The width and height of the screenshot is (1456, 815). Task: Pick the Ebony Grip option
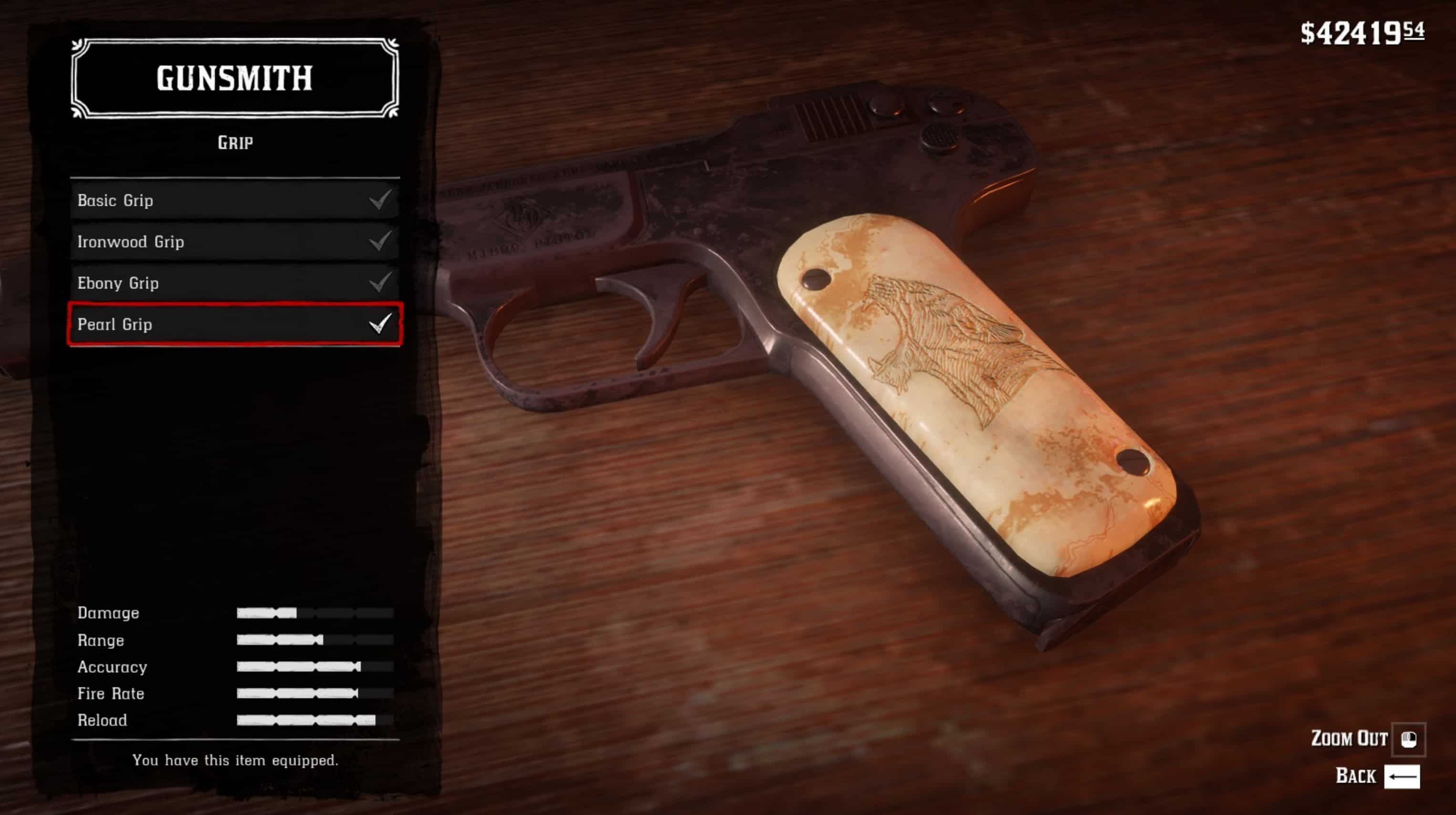(x=234, y=283)
